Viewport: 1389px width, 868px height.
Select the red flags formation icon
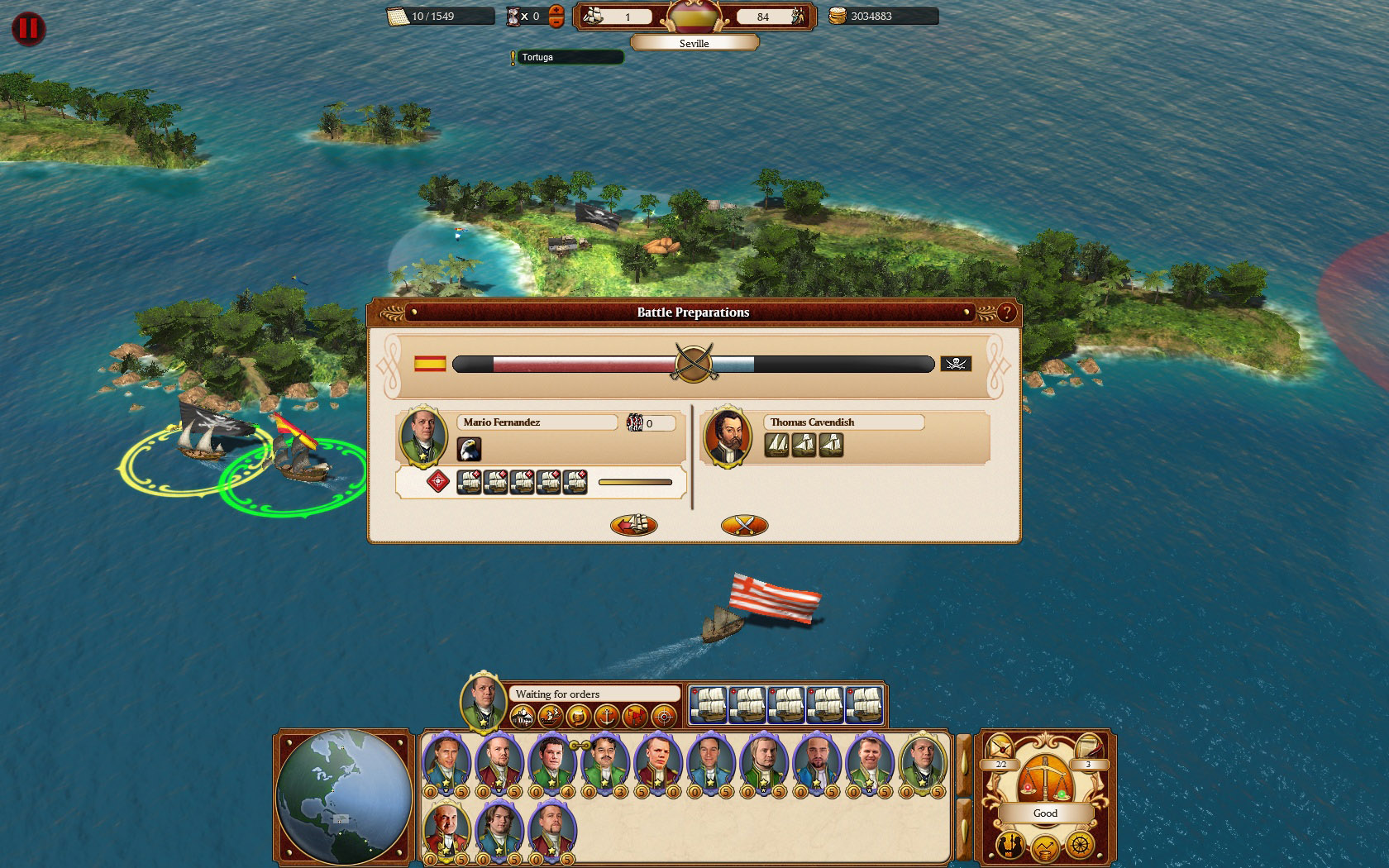[x=637, y=717]
